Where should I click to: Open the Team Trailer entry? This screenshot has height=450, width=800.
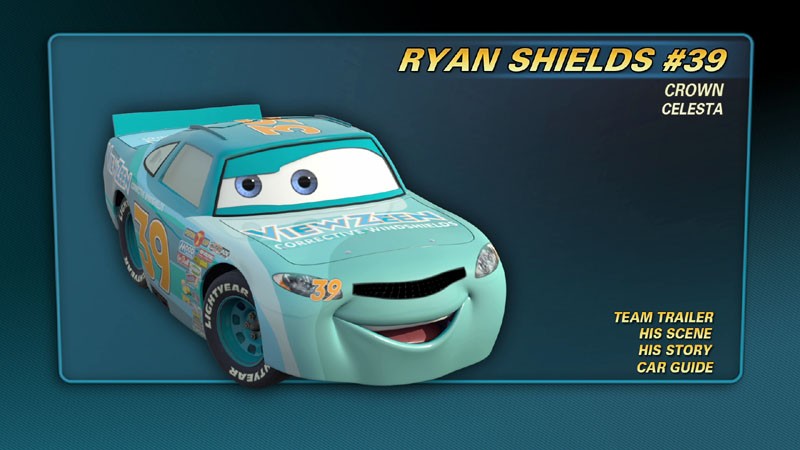tap(664, 317)
